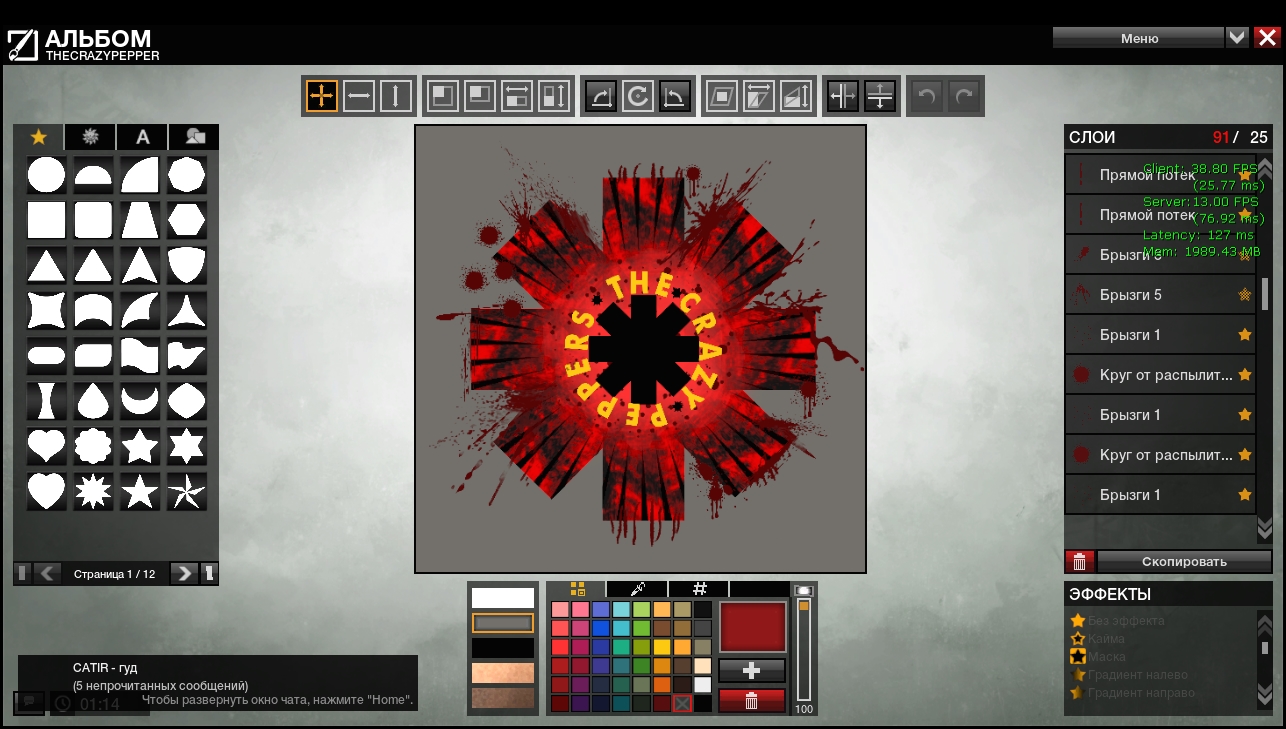Close the album editor with the red X
The image size is (1286, 729).
[x=1267, y=38]
